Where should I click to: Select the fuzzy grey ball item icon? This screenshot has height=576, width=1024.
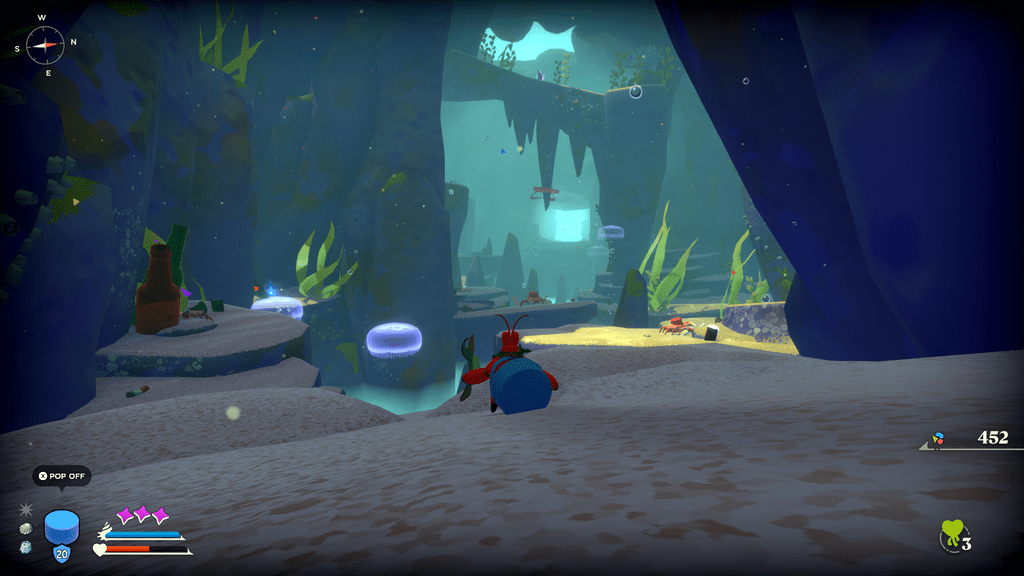tap(26, 529)
